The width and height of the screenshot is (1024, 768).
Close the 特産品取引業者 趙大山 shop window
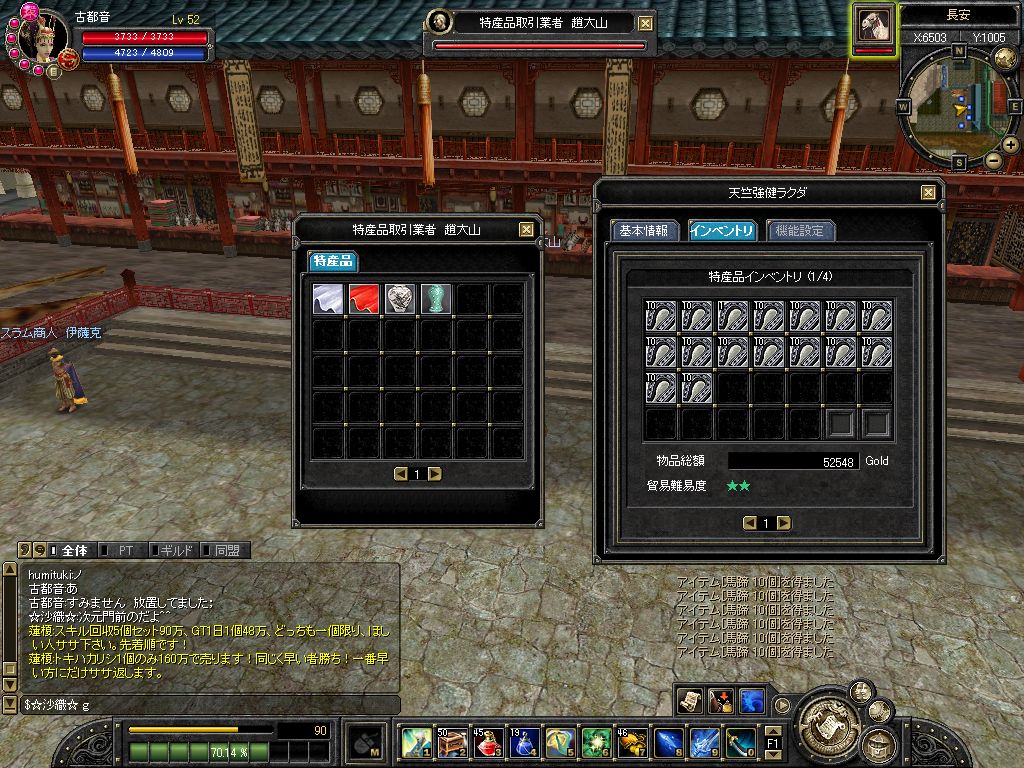pos(526,230)
